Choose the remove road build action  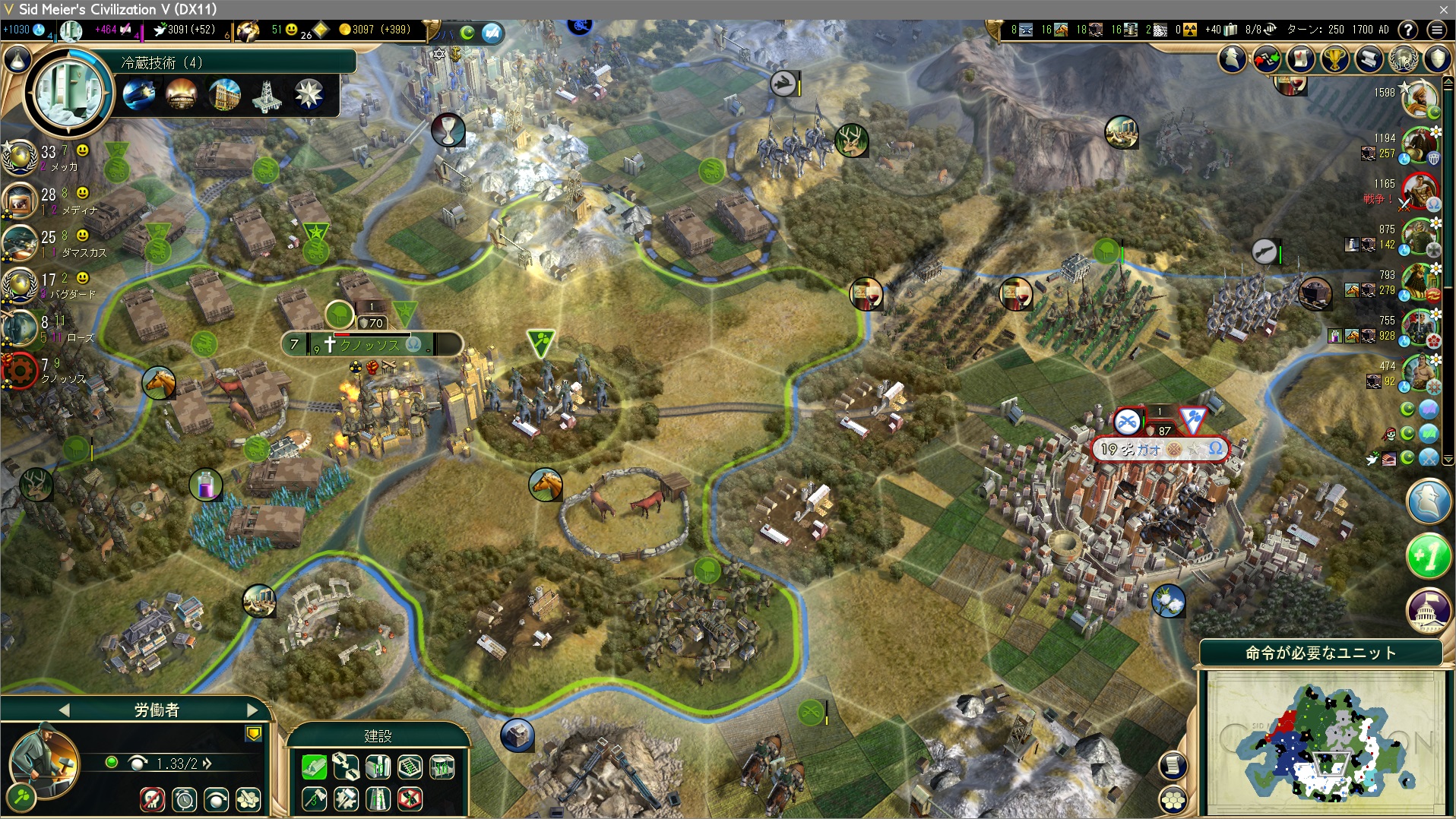(x=410, y=799)
